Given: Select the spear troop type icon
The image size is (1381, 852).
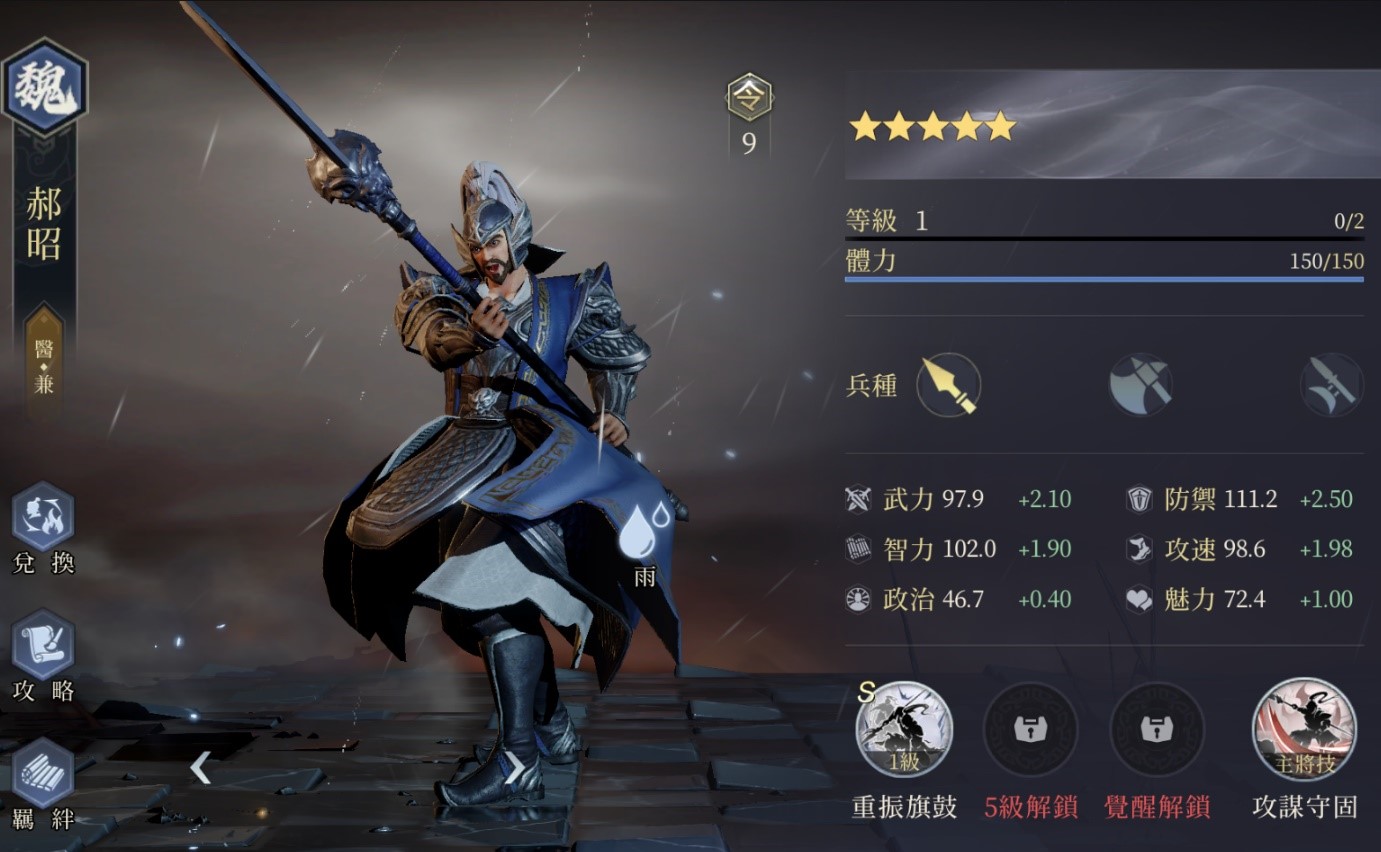Looking at the screenshot, I should pyautogui.click(x=948, y=385).
